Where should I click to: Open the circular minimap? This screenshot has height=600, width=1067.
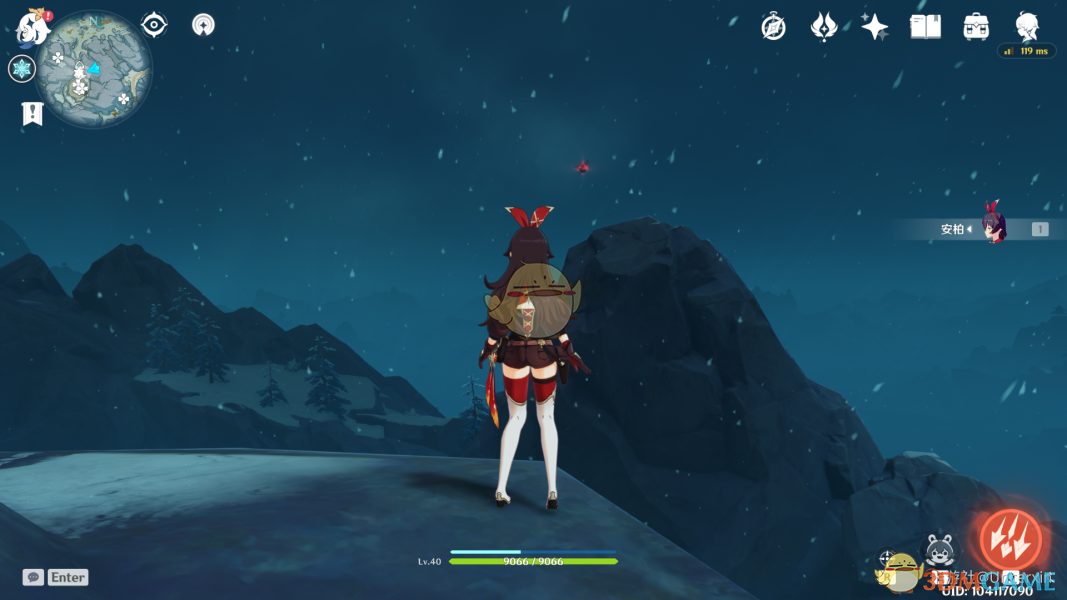(x=95, y=69)
